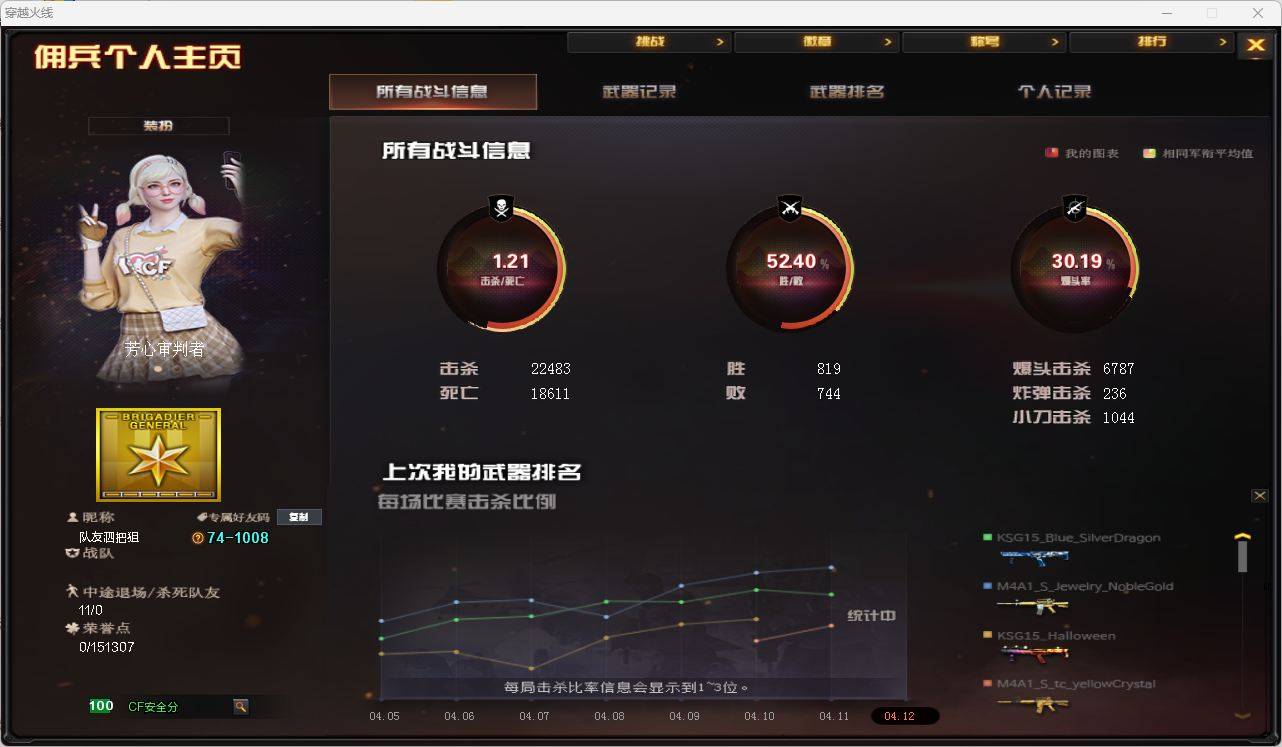Click the 装扮 button above the character
1282x747 pixels.
coord(158,125)
